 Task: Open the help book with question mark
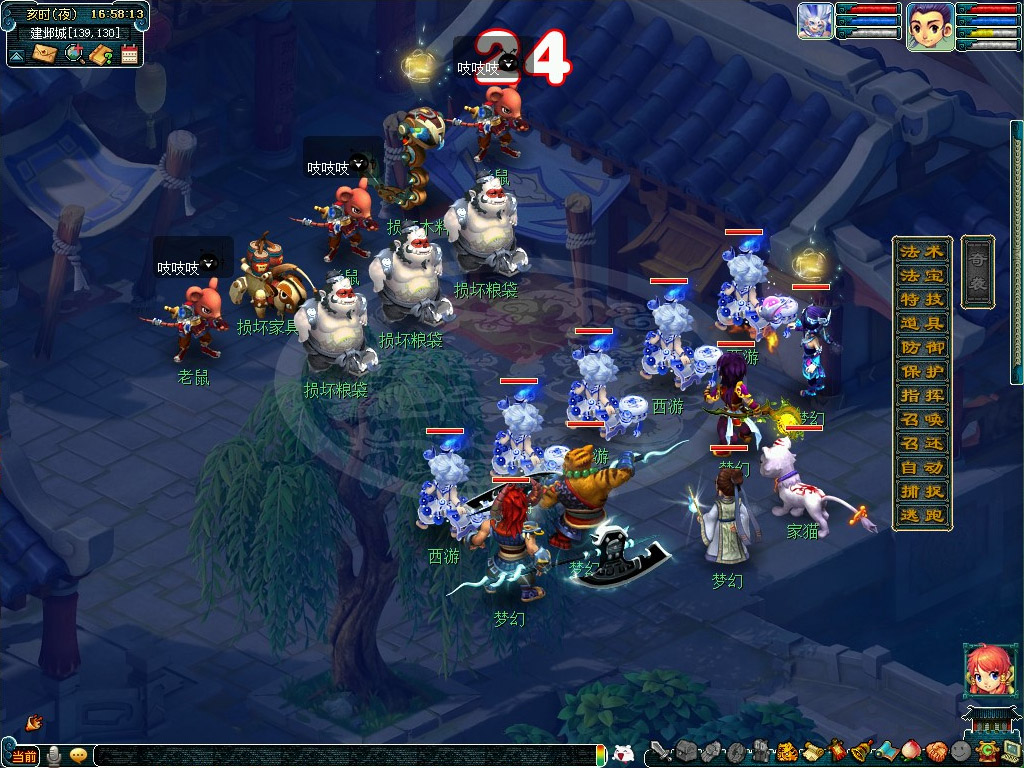click(x=100, y=54)
